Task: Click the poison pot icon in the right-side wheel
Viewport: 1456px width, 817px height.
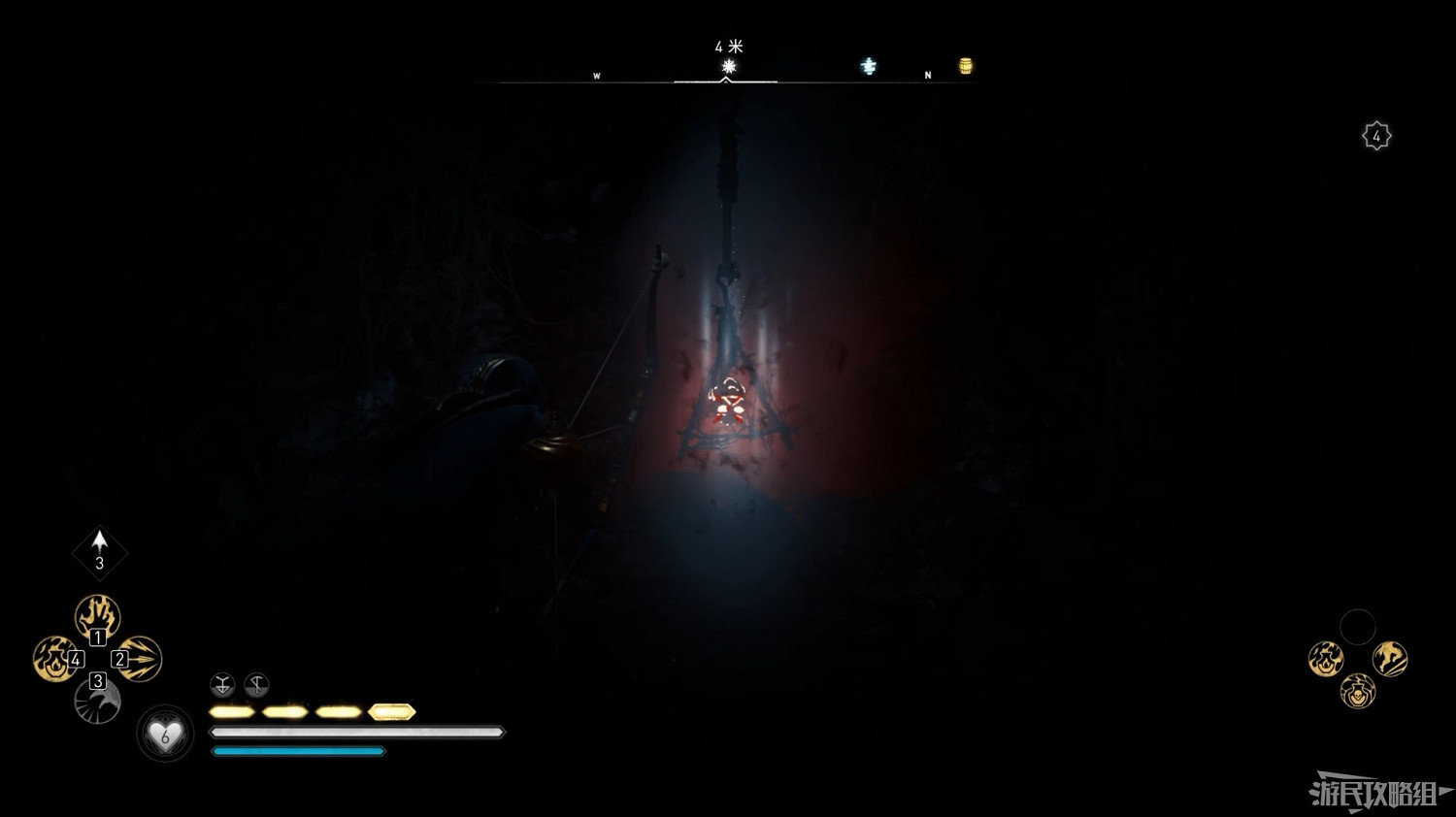Action: pos(1357,694)
